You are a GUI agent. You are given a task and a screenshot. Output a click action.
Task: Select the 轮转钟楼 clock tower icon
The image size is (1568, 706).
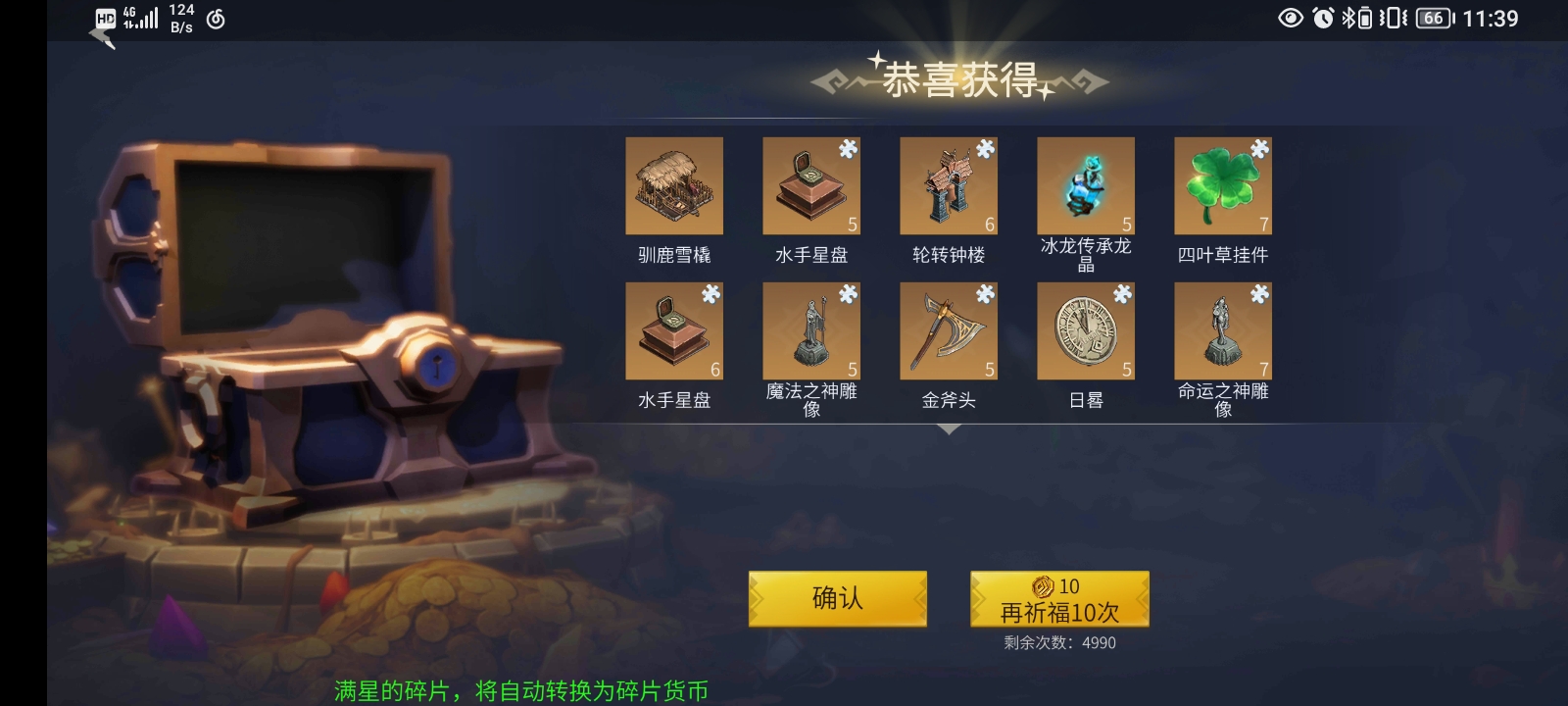click(949, 186)
